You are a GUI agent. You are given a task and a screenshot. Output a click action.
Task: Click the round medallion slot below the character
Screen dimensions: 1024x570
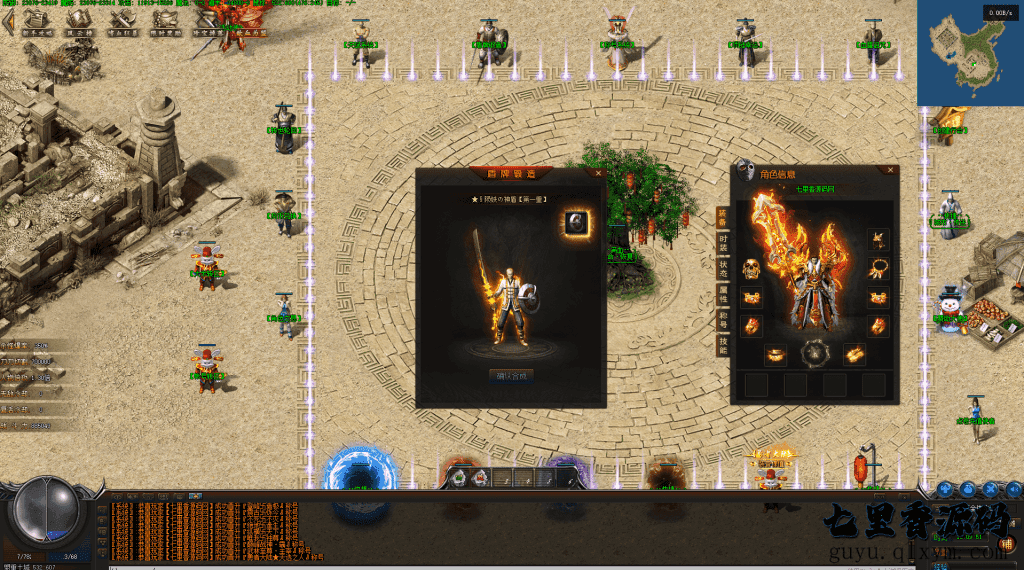click(x=814, y=353)
